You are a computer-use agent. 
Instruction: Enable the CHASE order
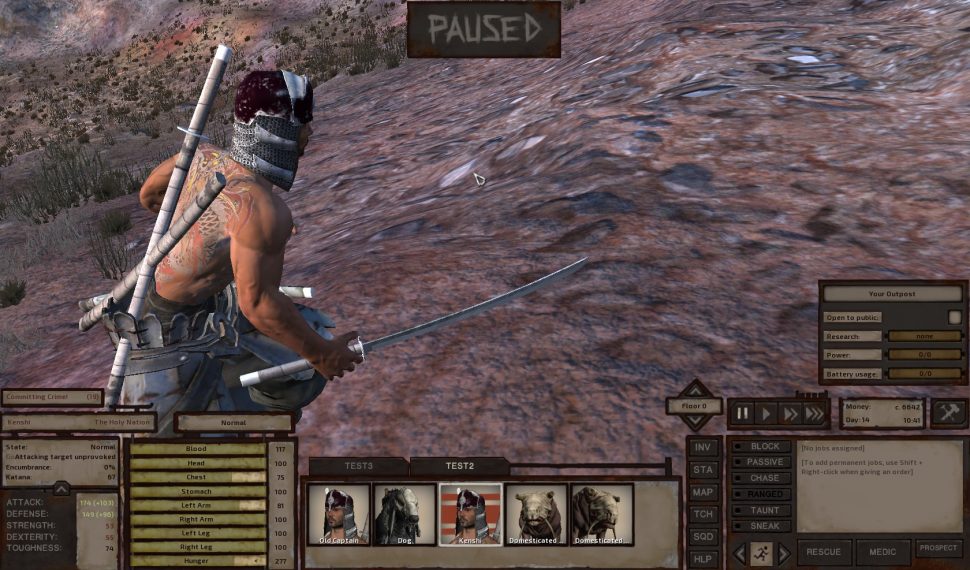click(763, 478)
